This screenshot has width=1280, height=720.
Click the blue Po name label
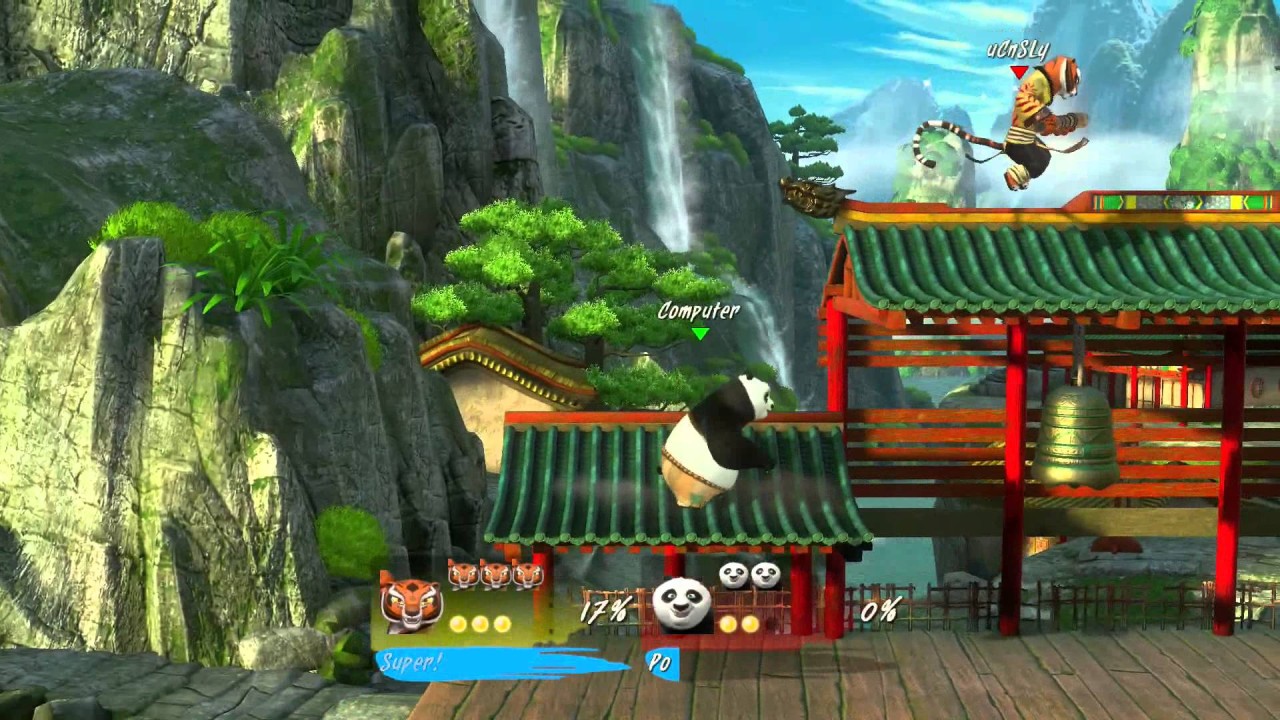[660, 663]
